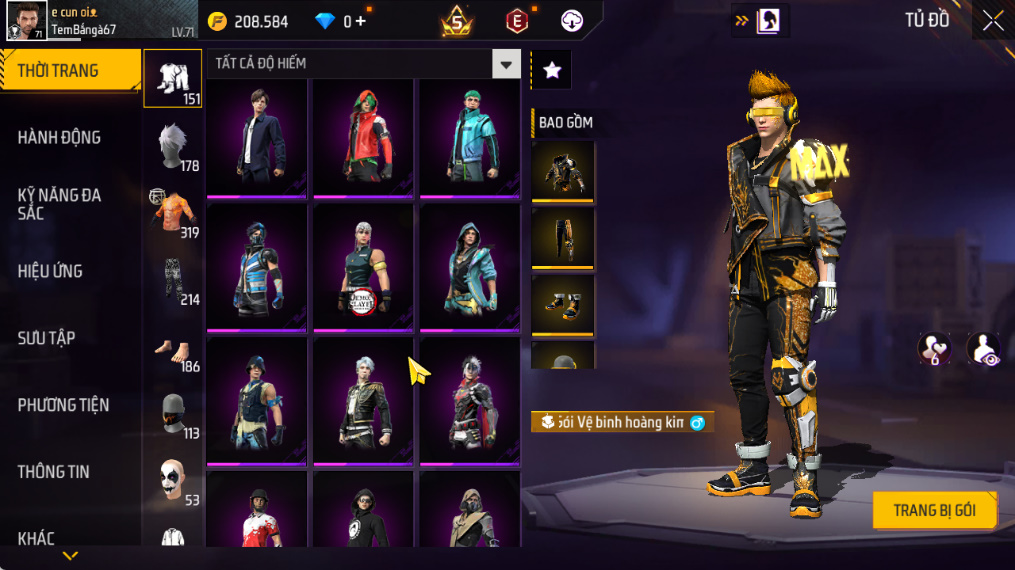The height and width of the screenshot is (570, 1015).
Task: Select the white hair subcategory with 178 items
Action: 174,146
